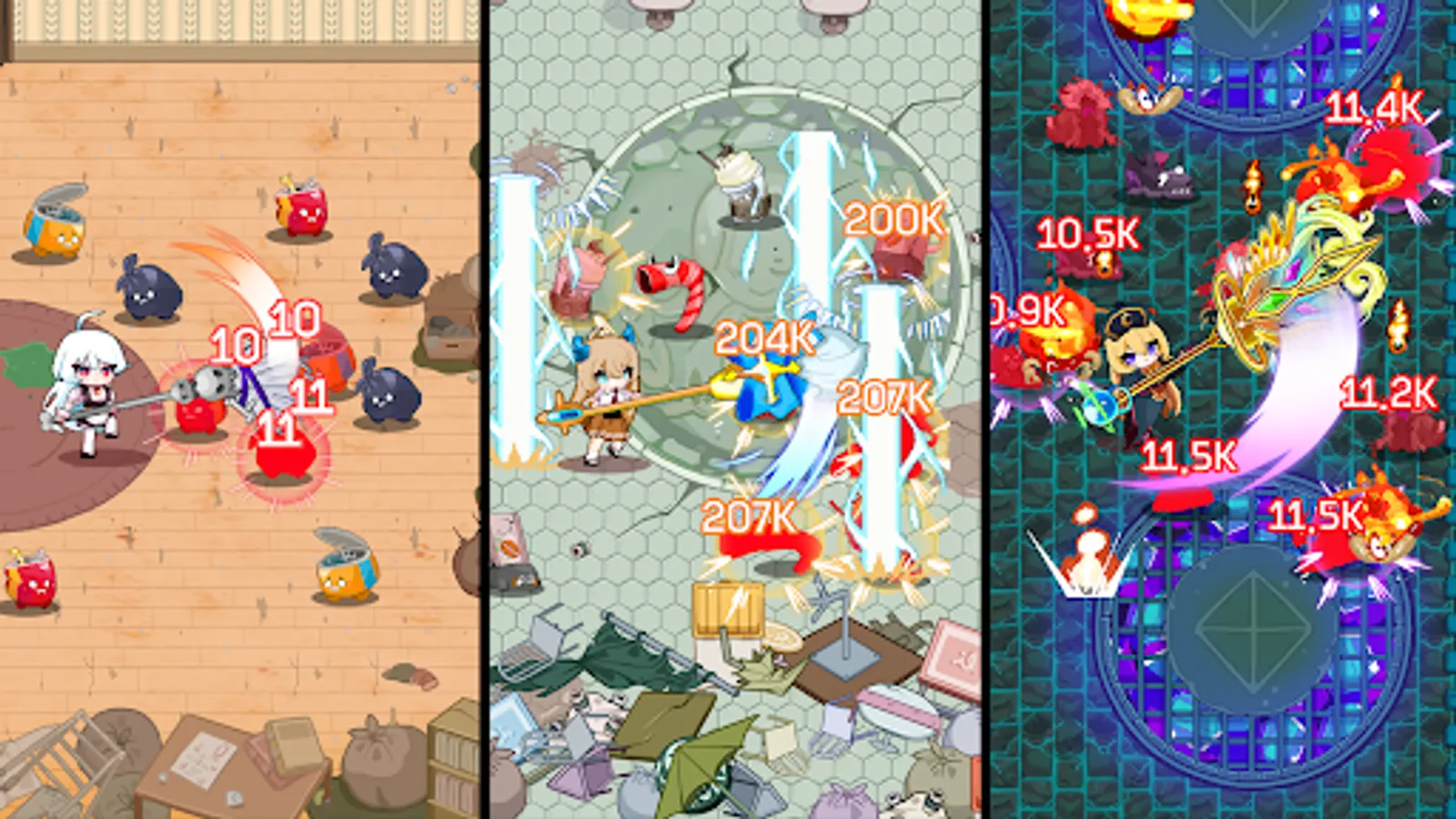The height and width of the screenshot is (819, 1456).
Task: Select the white-haired girl swinging her scythe
Action: tap(86, 391)
